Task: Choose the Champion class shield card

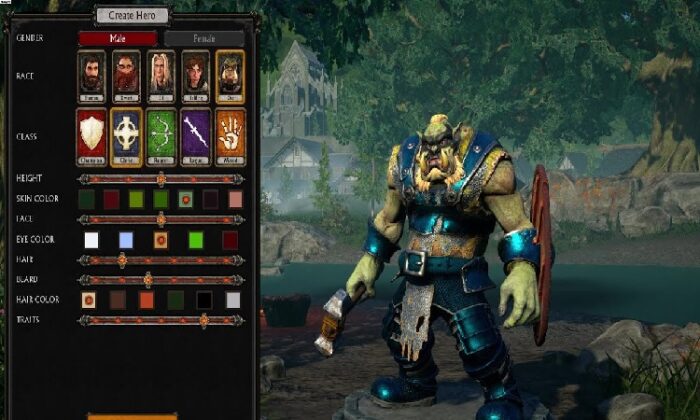Action: coord(91,135)
